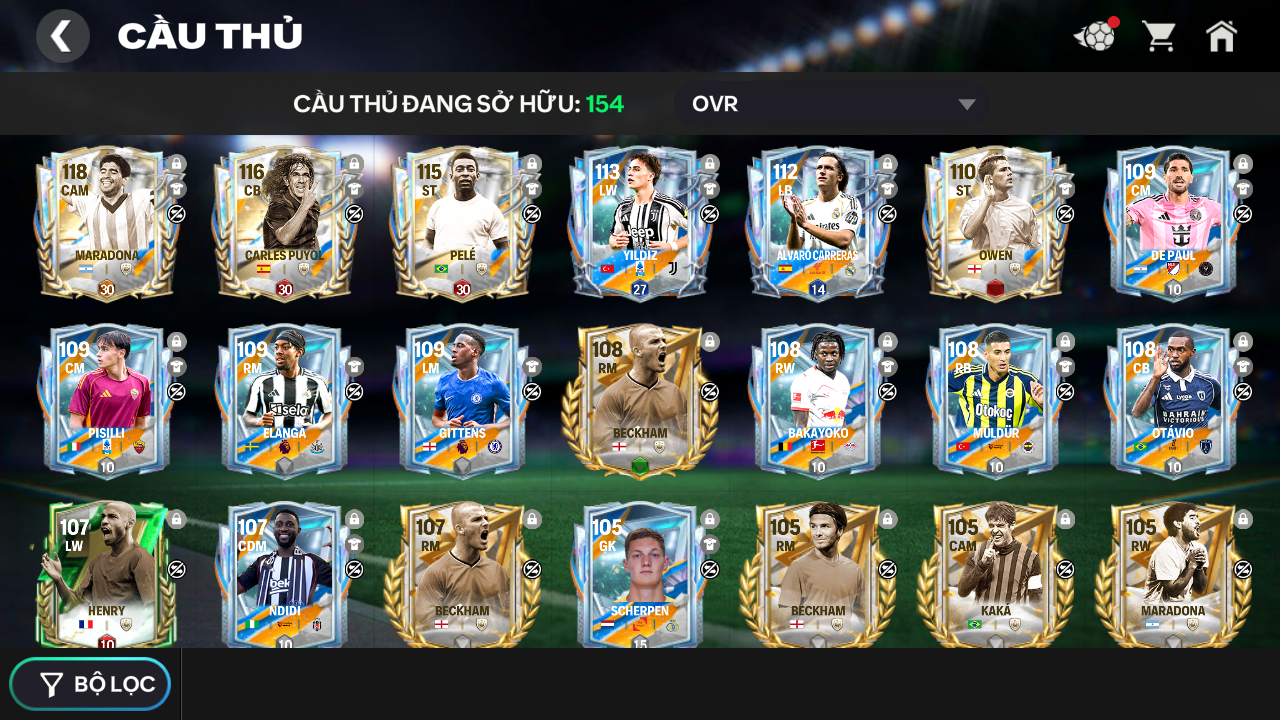
Task: Open the BỘ LỌC filter panel
Action: (x=90, y=684)
